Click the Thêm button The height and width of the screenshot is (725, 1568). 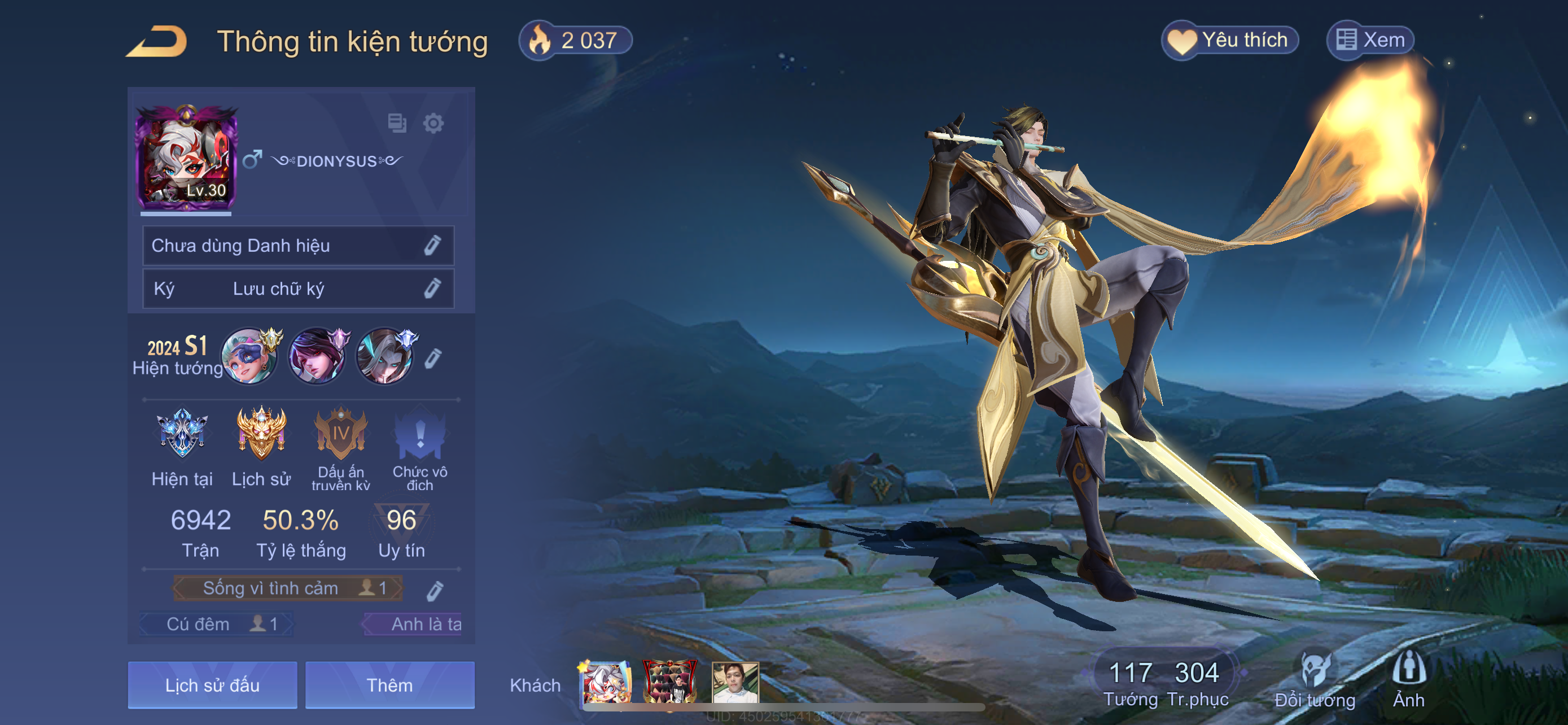pos(389,685)
